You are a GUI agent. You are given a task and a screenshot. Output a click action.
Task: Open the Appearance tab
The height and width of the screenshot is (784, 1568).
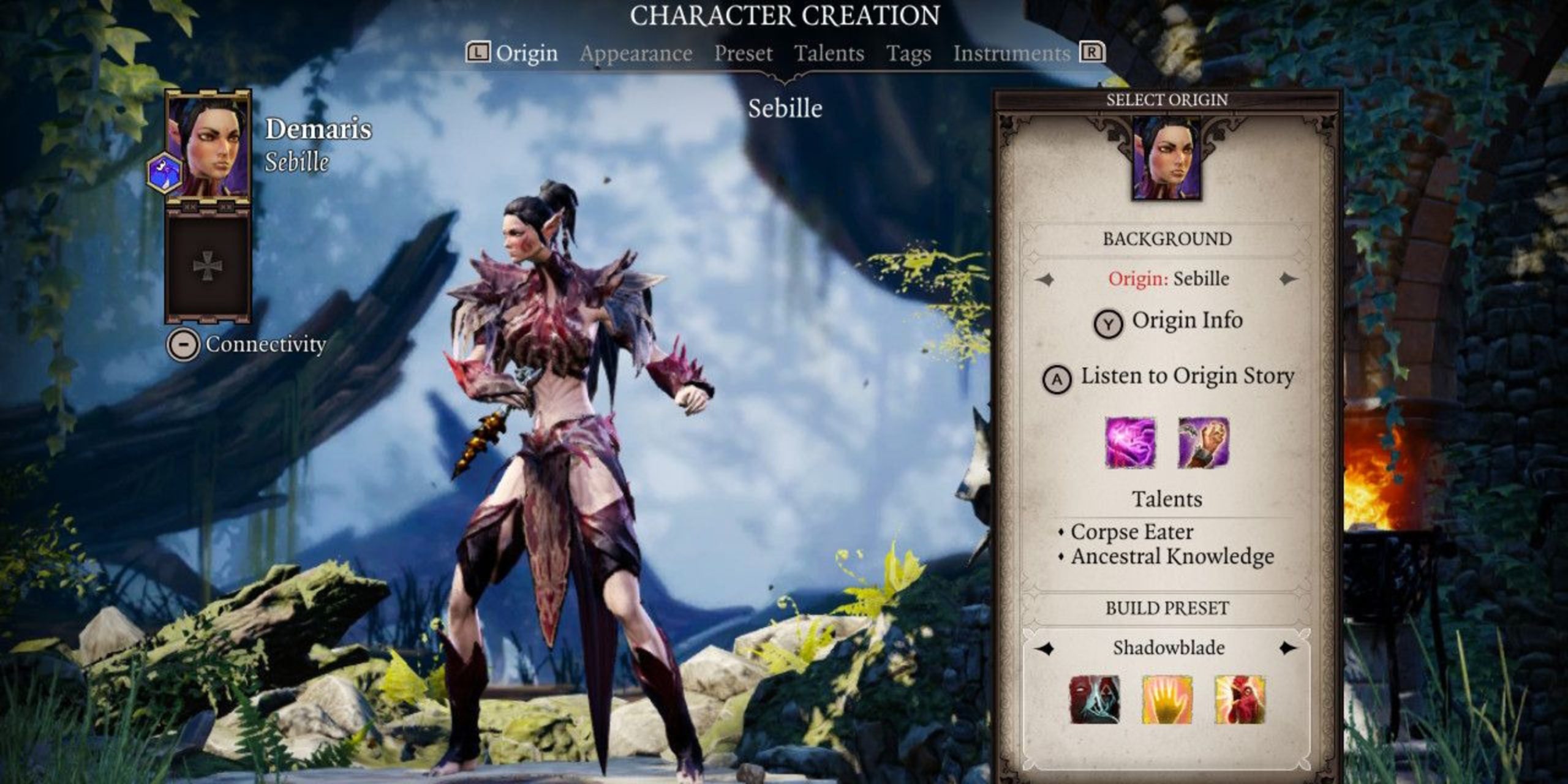tap(636, 54)
